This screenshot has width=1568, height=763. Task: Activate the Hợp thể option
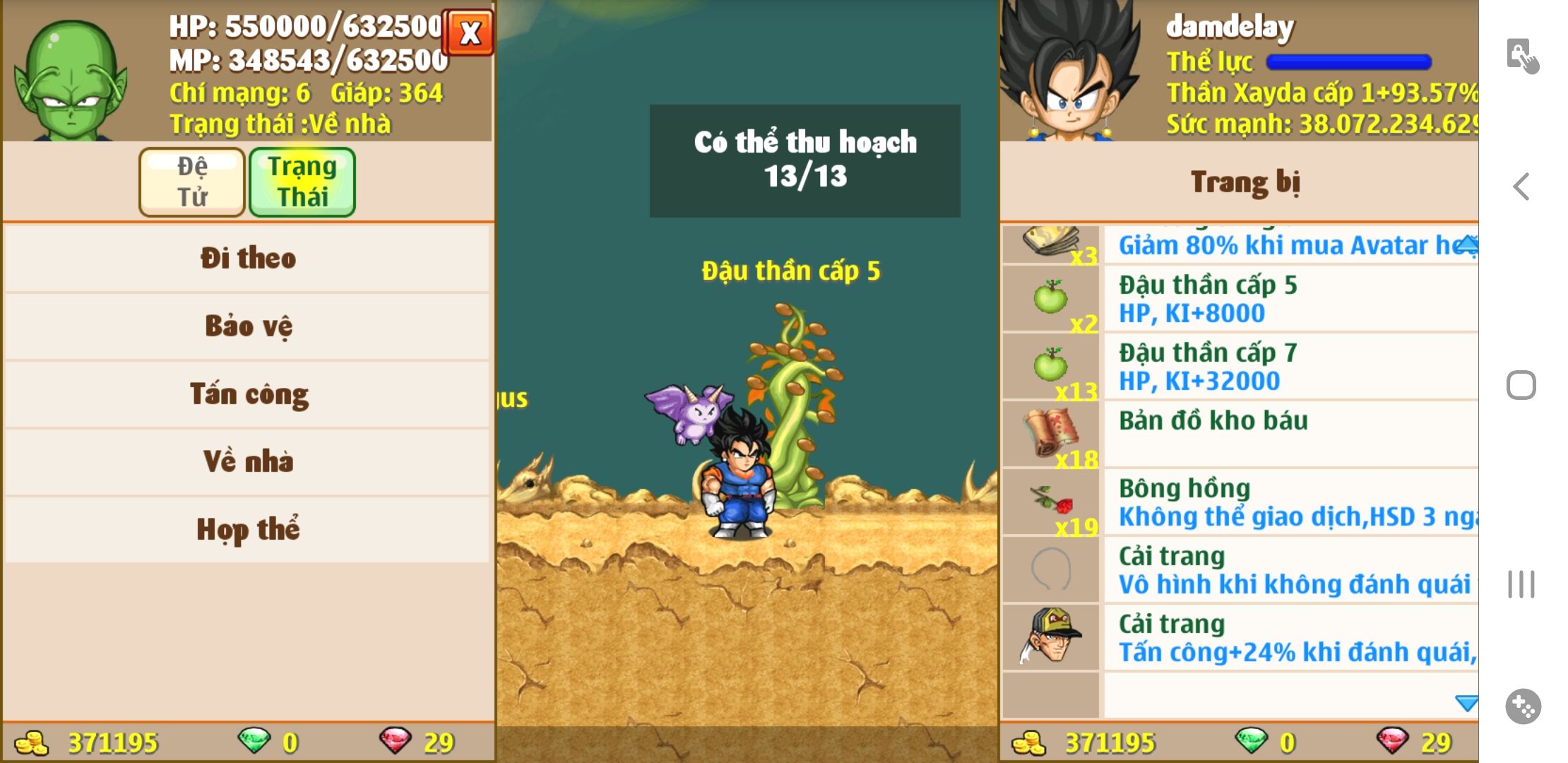(247, 529)
